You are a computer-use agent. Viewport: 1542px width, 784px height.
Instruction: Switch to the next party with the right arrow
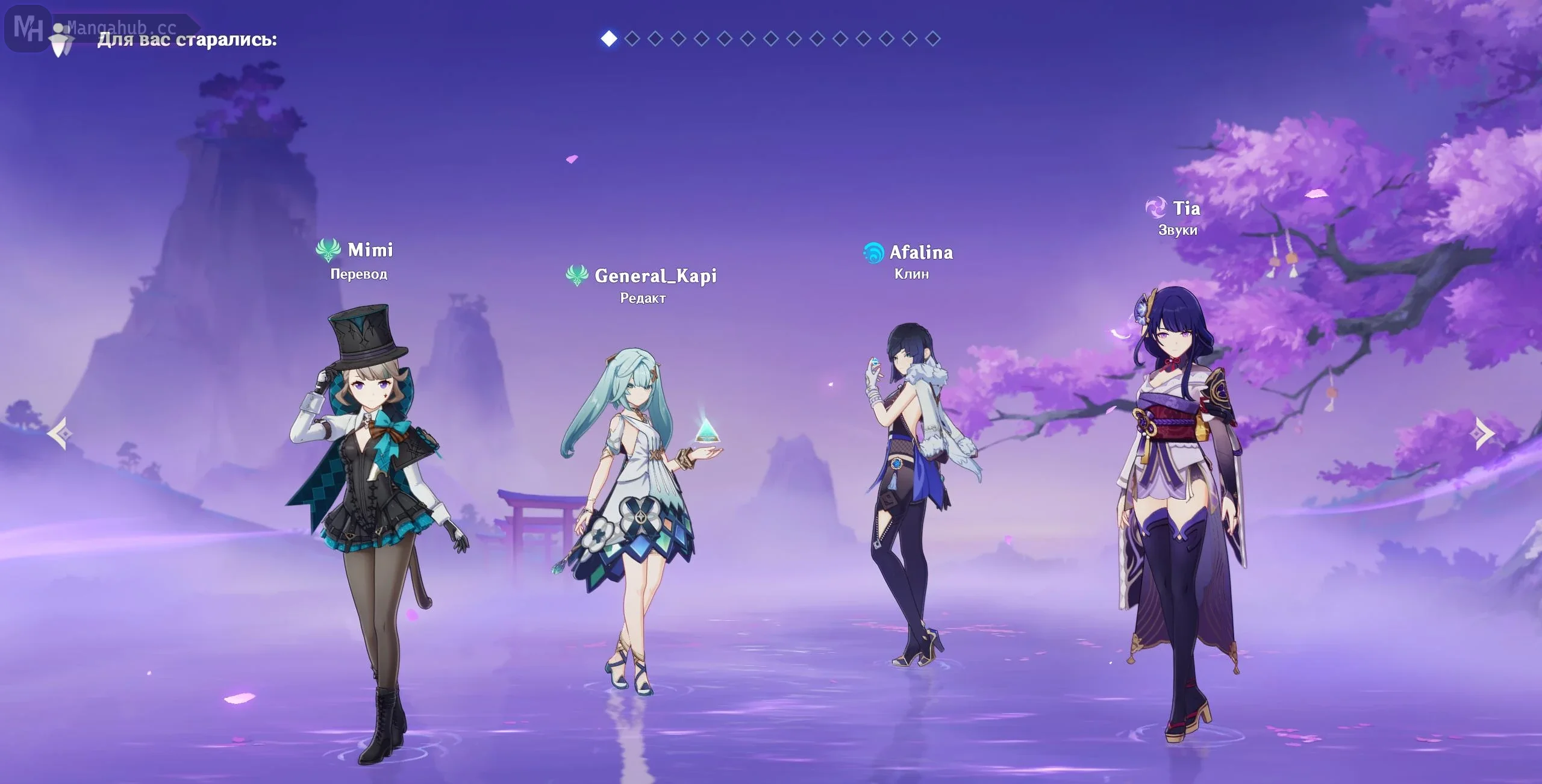pos(1485,433)
